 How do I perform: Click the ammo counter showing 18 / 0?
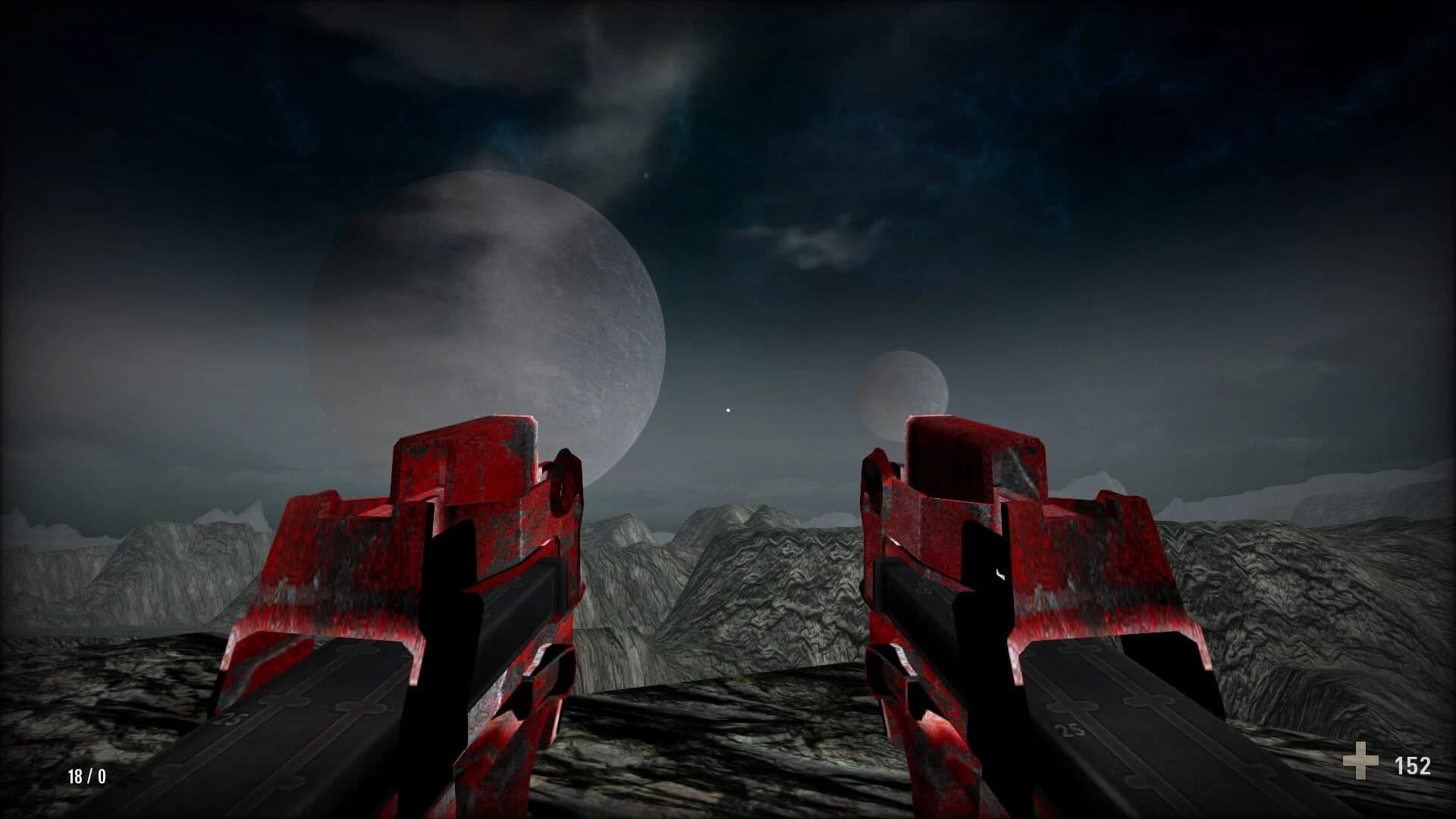click(86, 777)
